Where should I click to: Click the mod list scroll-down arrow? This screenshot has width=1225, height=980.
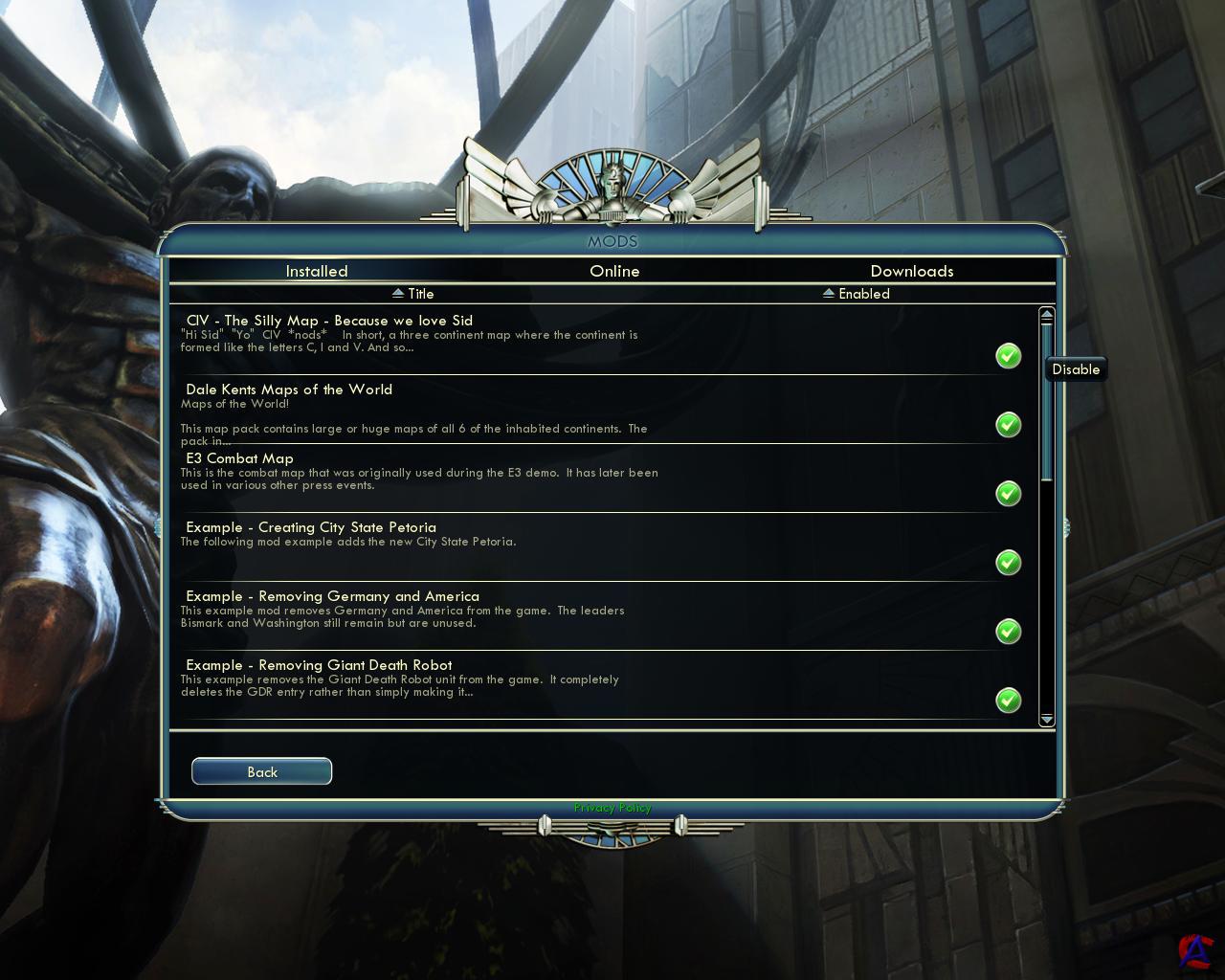1046,719
